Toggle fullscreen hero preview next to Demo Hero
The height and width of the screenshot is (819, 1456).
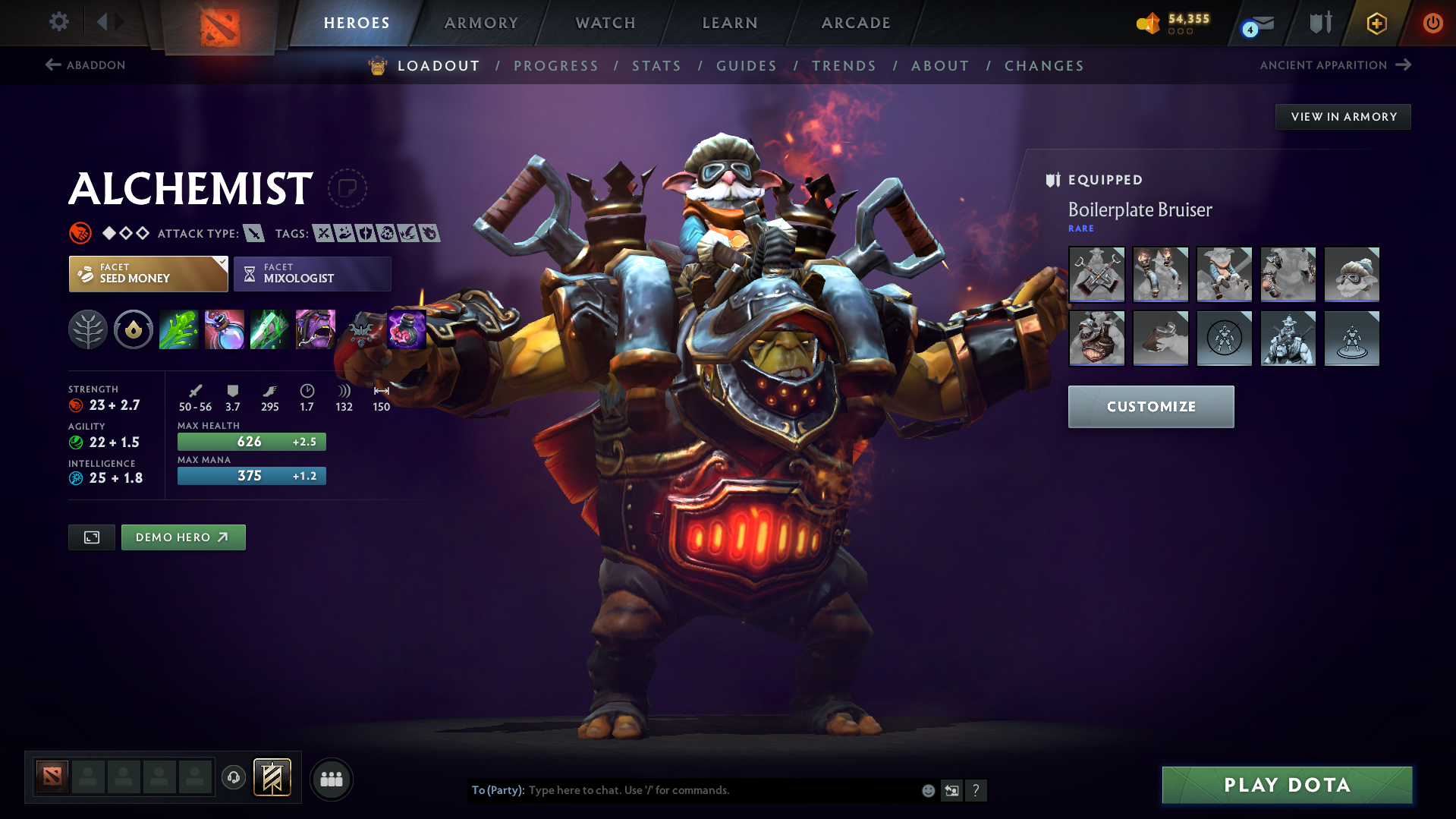(91, 537)
